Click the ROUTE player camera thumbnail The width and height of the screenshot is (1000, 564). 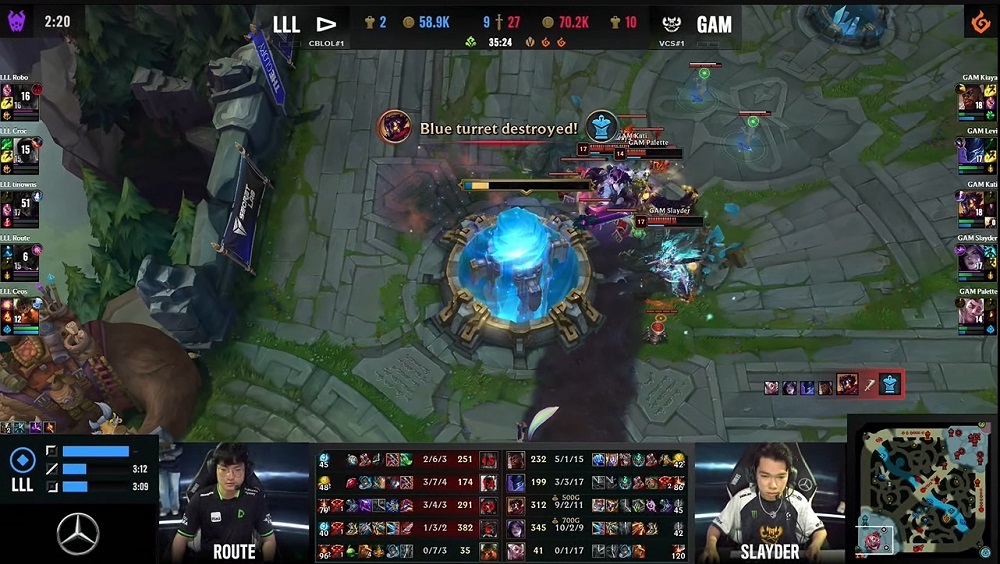click(233, 500)
